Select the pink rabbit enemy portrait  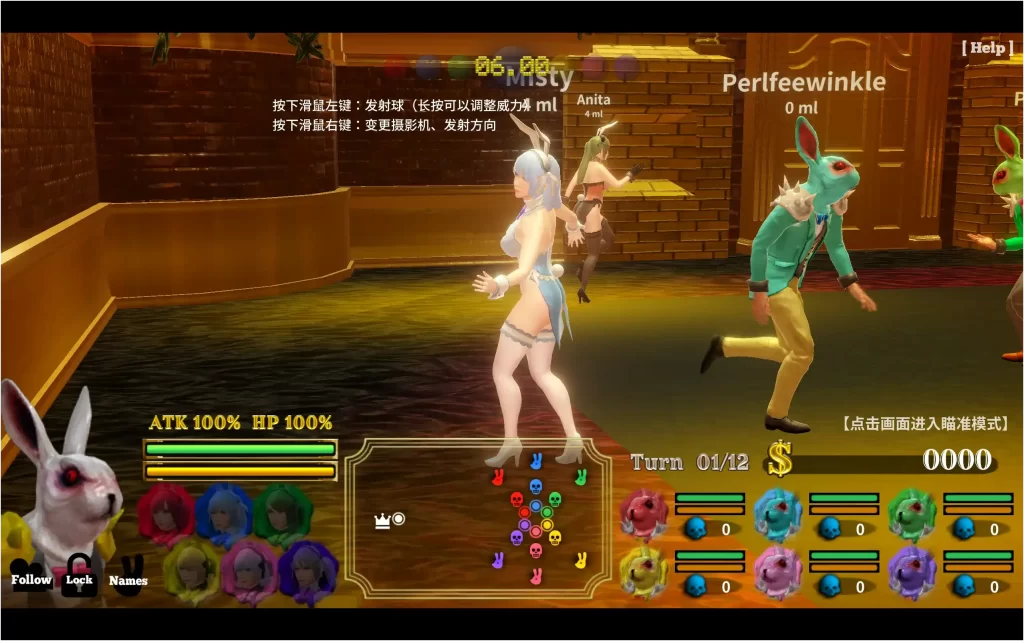point(778,572)
